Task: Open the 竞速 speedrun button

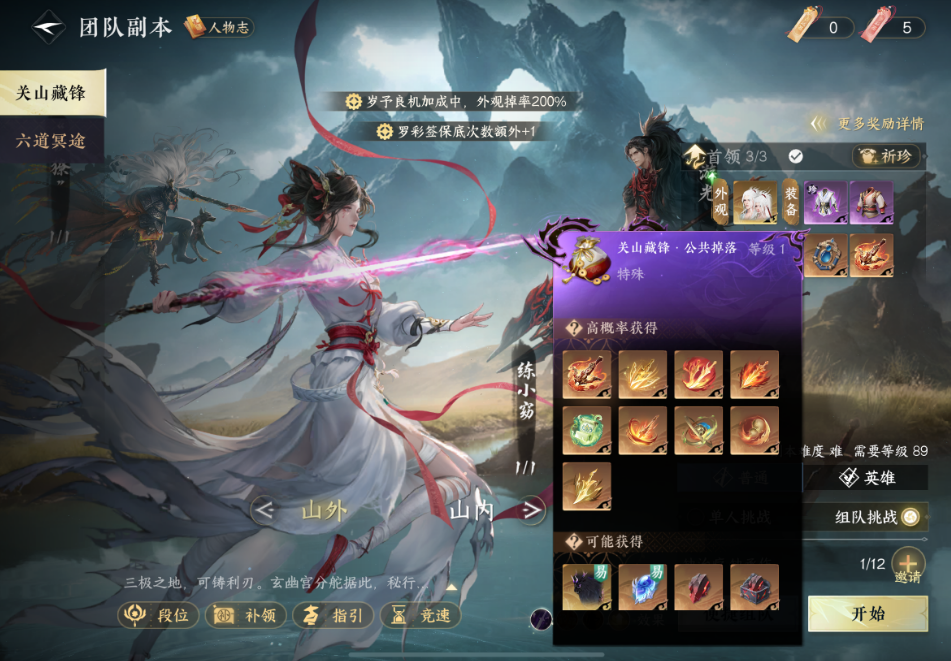Action: [x=422, y=615]
